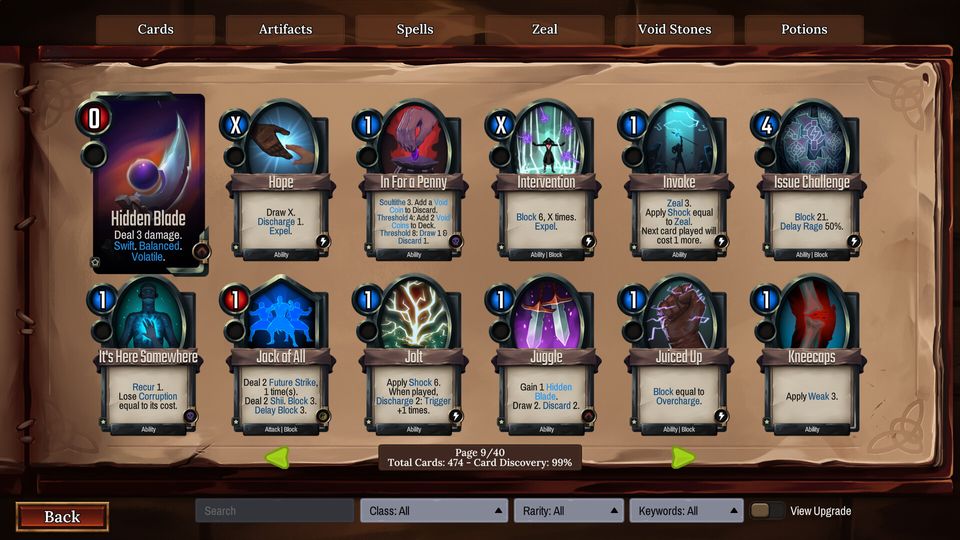Go back with the Back button
This screenshot has width=960, height=540.
(x=62, y=516)
